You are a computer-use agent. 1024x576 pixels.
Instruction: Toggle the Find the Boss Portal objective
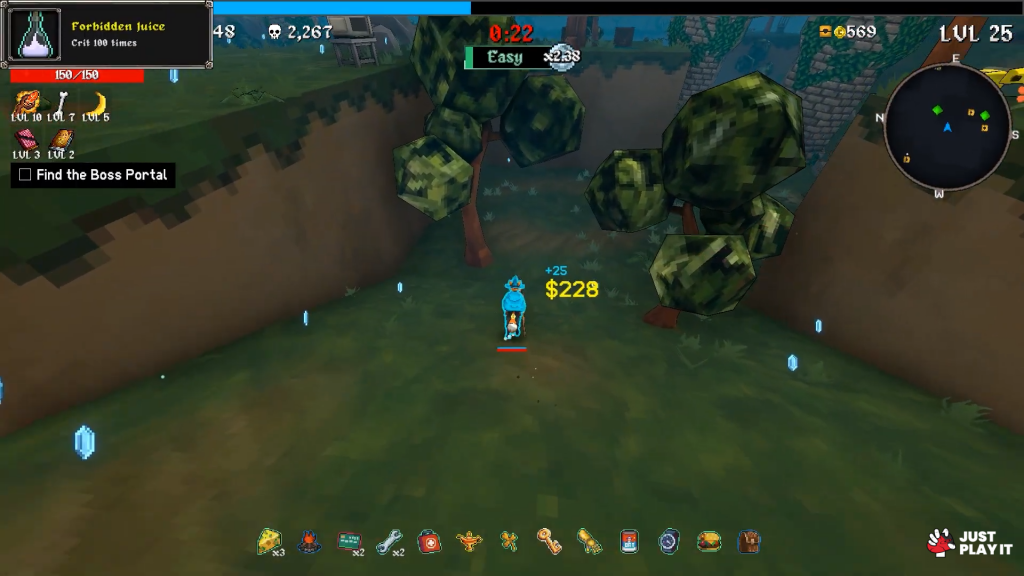(x=25, y=175)
